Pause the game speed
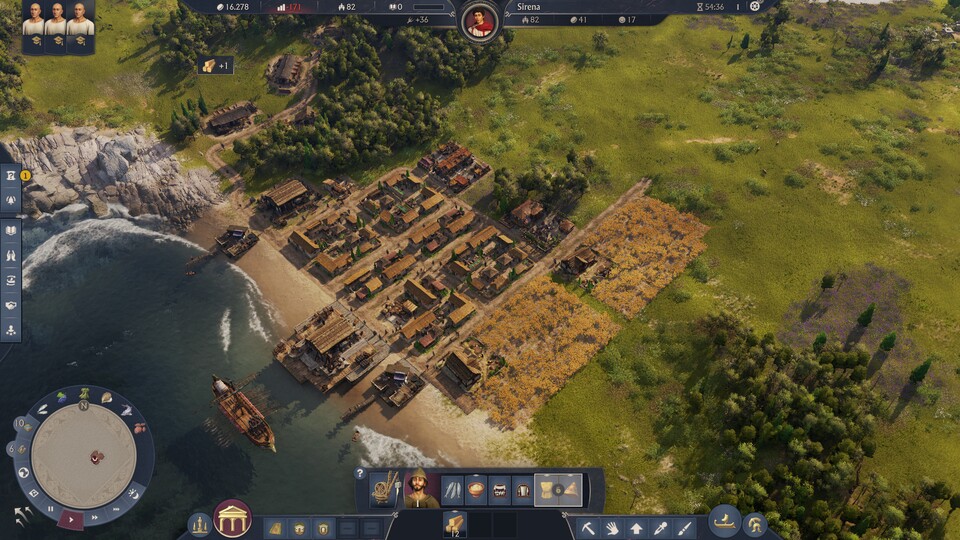Screen dimensions: 960x540 pos(50,509)
